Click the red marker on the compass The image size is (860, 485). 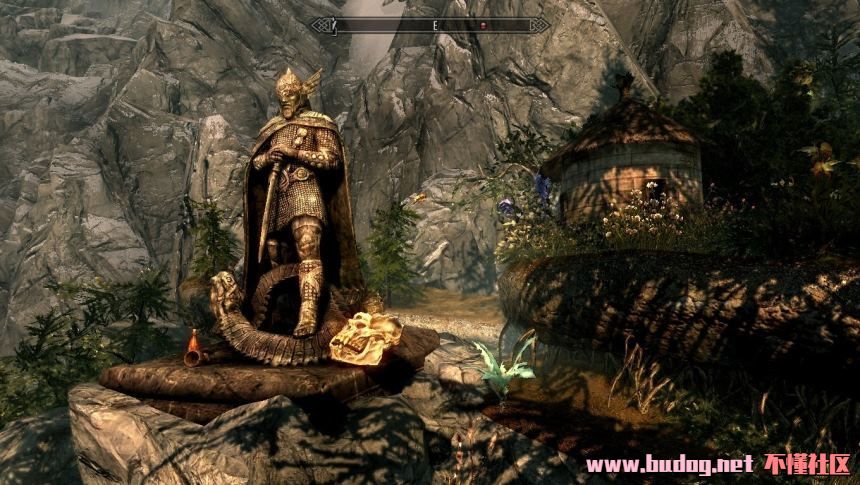481,25
